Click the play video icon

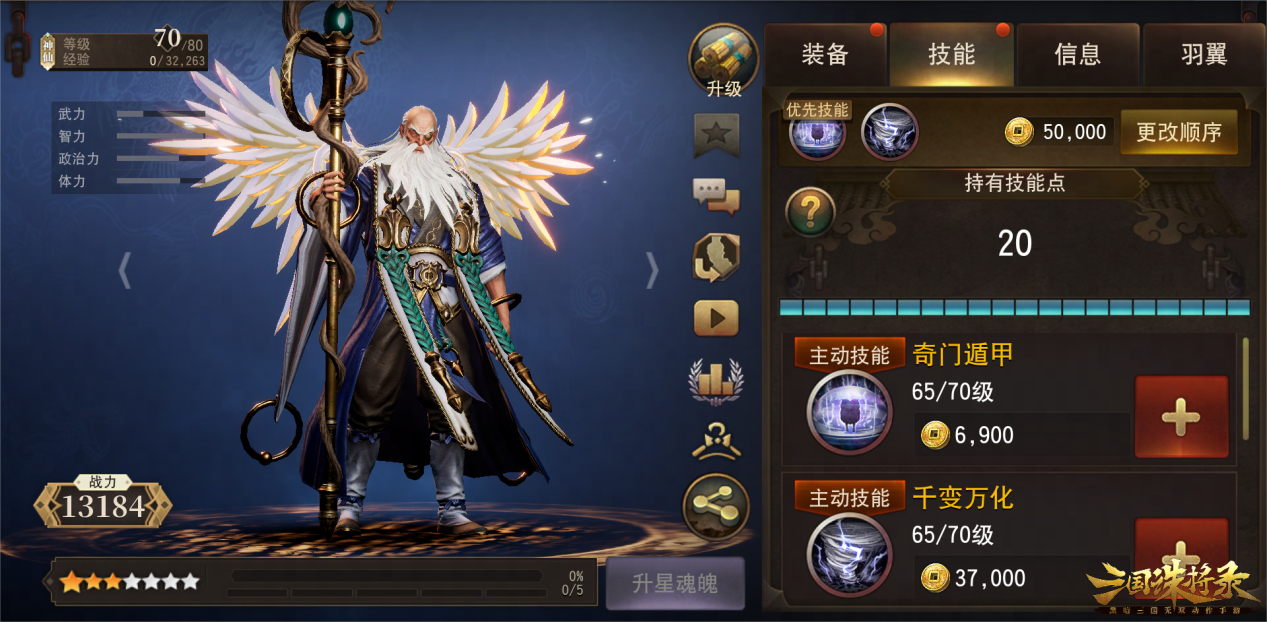(716, 318)
